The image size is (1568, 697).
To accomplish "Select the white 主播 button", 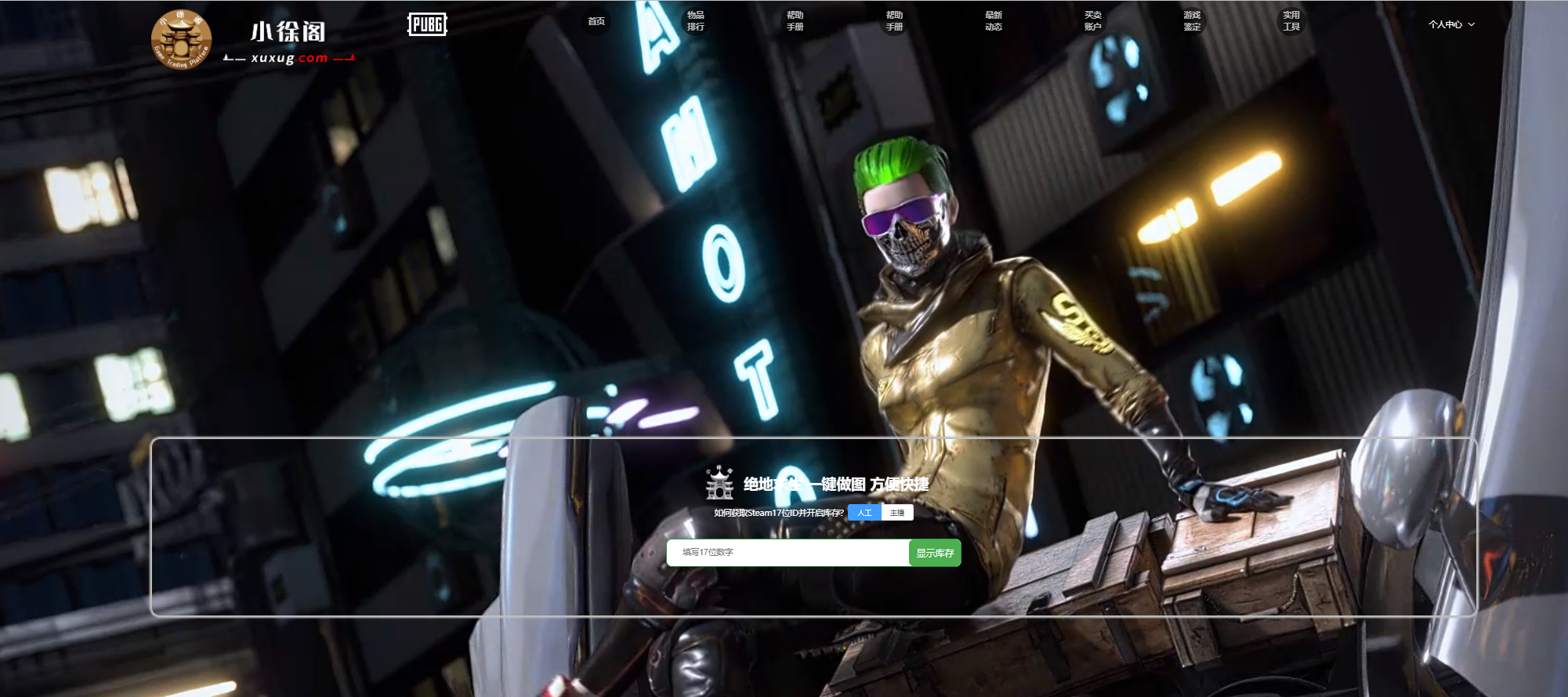I will (897, 513).
